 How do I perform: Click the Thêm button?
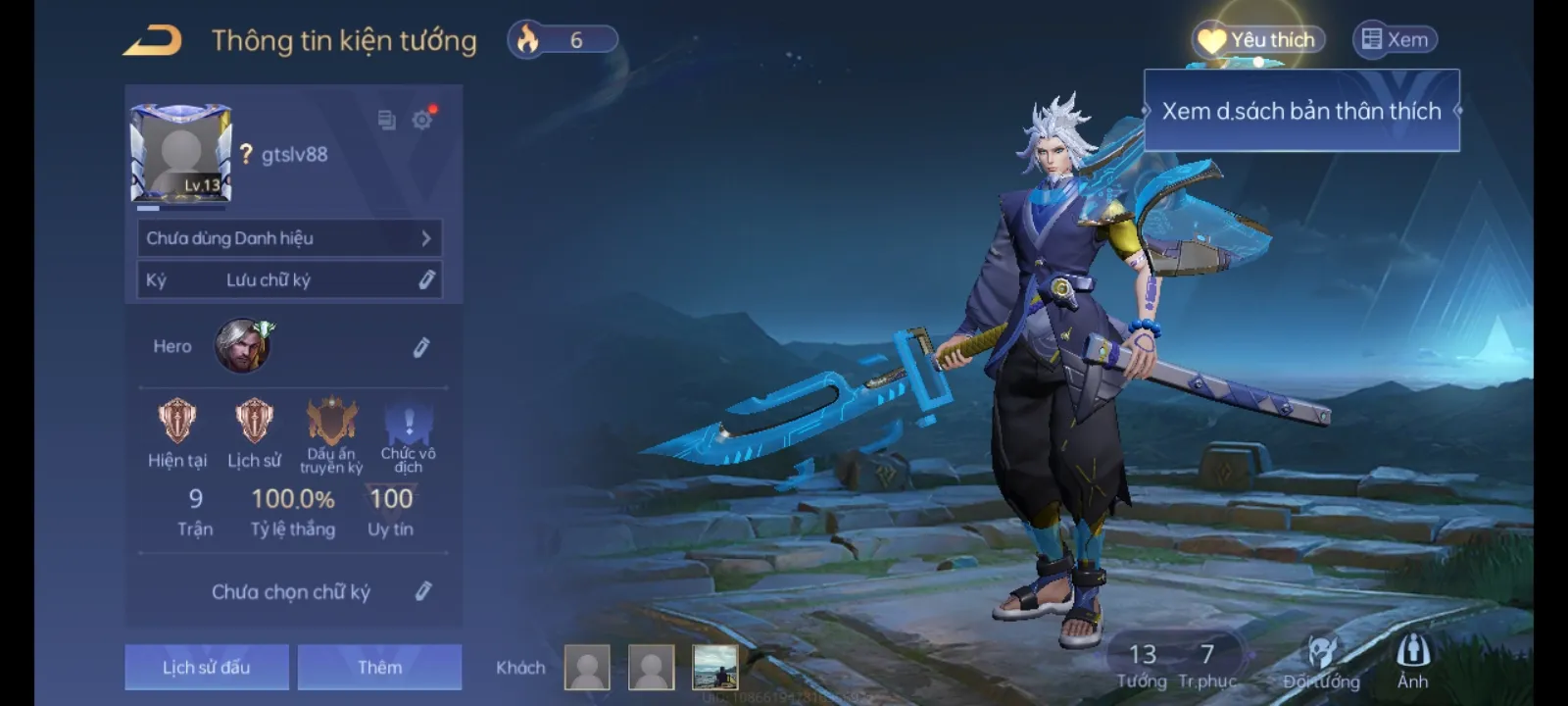pyautogui.click(x=379, y=667)
